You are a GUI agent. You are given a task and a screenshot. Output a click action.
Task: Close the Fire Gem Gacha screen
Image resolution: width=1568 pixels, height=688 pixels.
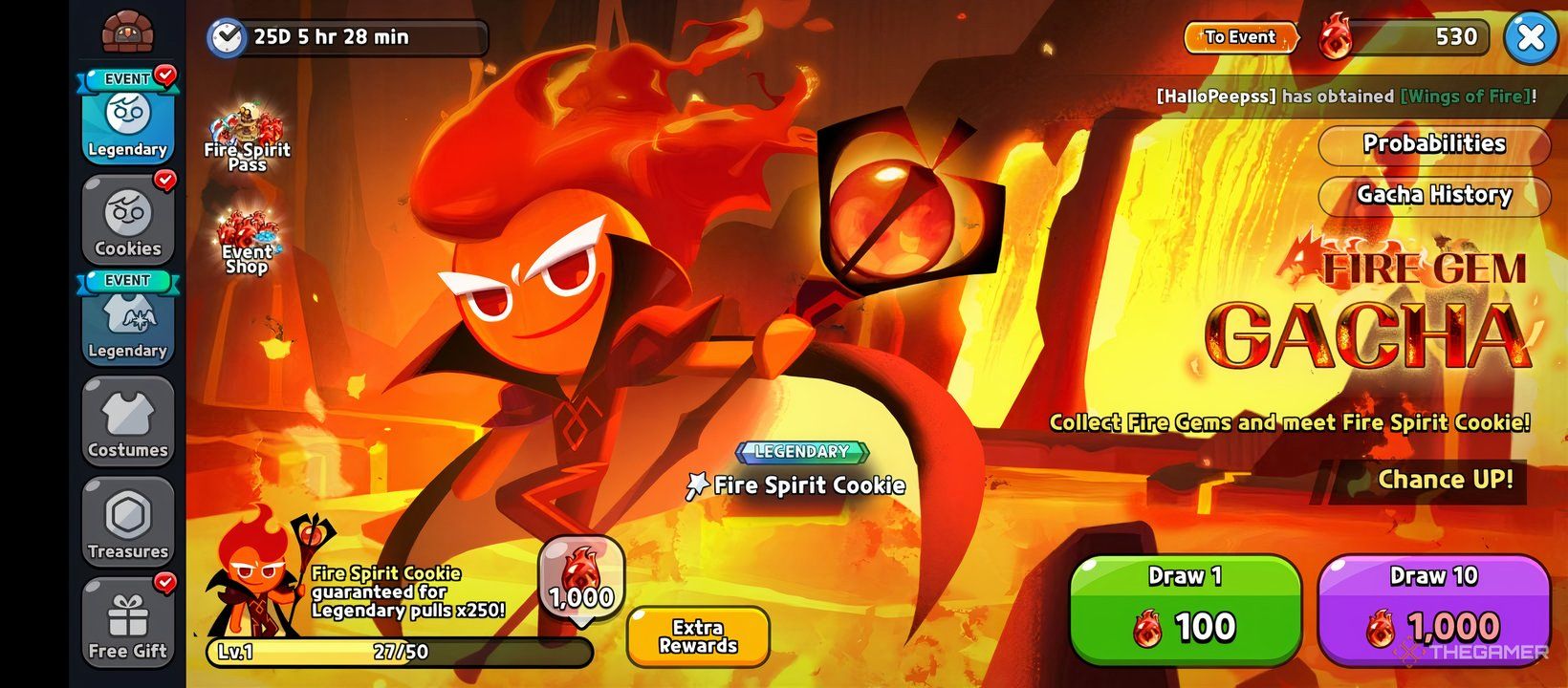point(1530,38)
